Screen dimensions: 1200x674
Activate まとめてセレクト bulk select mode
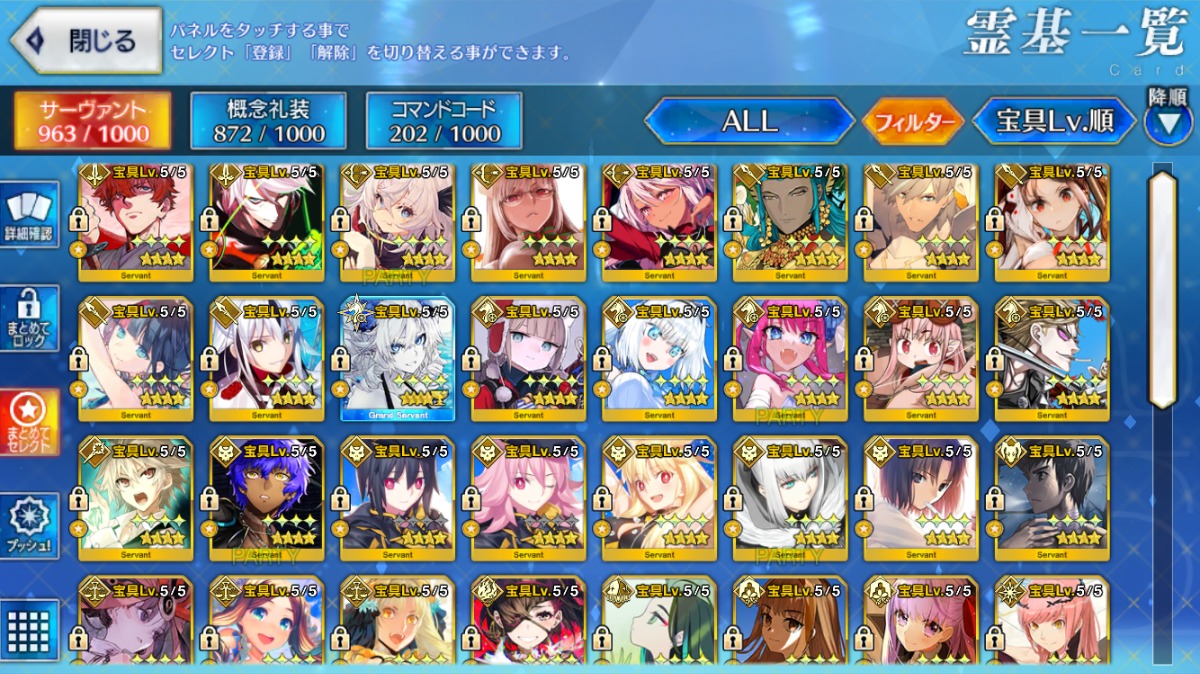(x=31, y=422)
